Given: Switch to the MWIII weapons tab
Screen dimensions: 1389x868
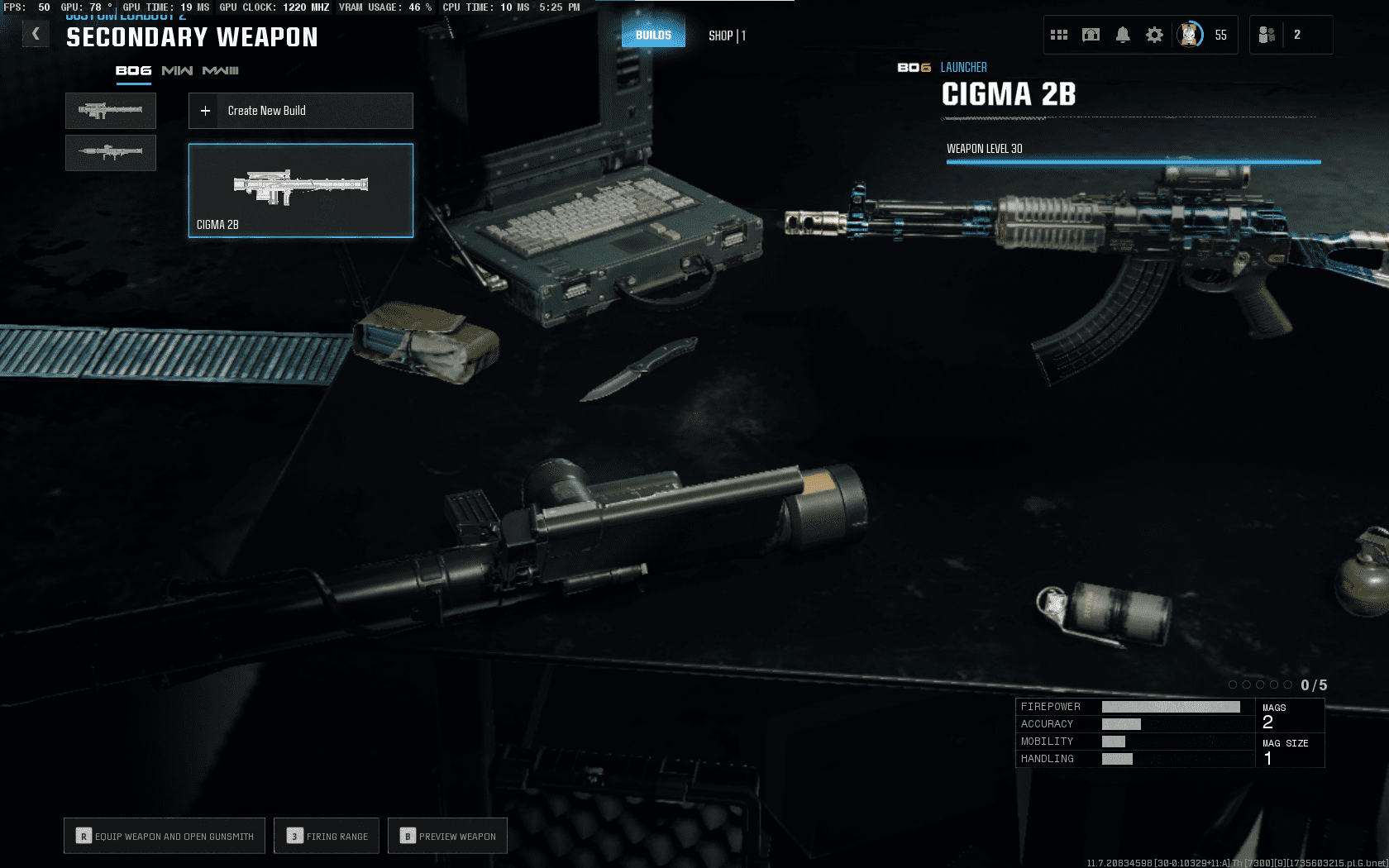Looking at the screenshot, I should coord(221,71).
